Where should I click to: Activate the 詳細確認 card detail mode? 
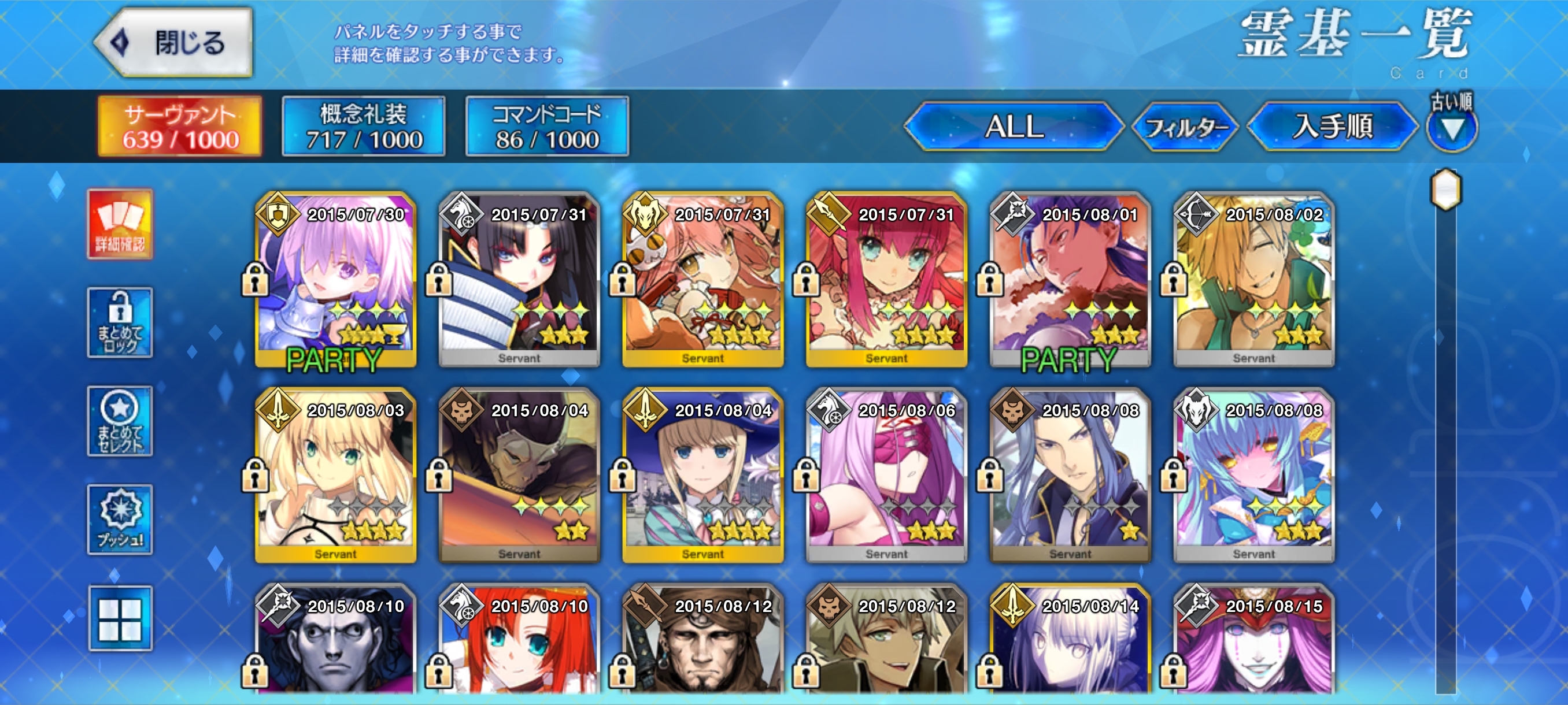point(120,224)
